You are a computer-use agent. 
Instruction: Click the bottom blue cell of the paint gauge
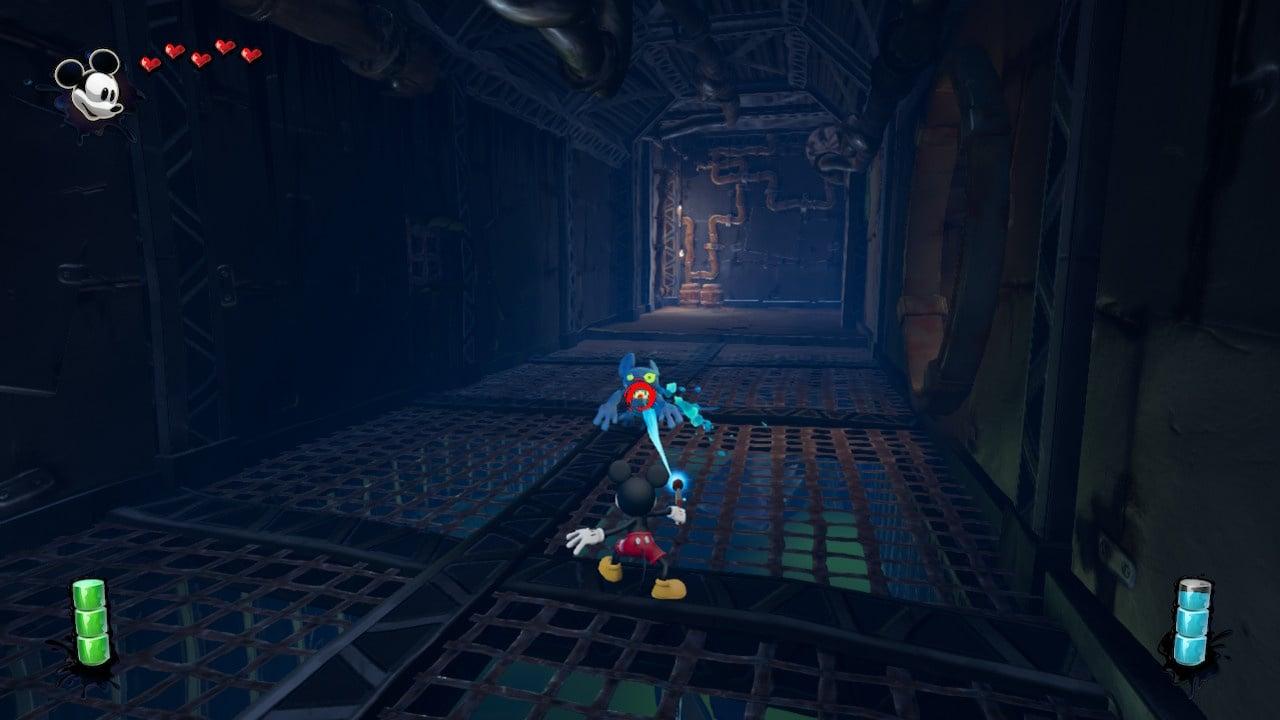pos(1190,649)
